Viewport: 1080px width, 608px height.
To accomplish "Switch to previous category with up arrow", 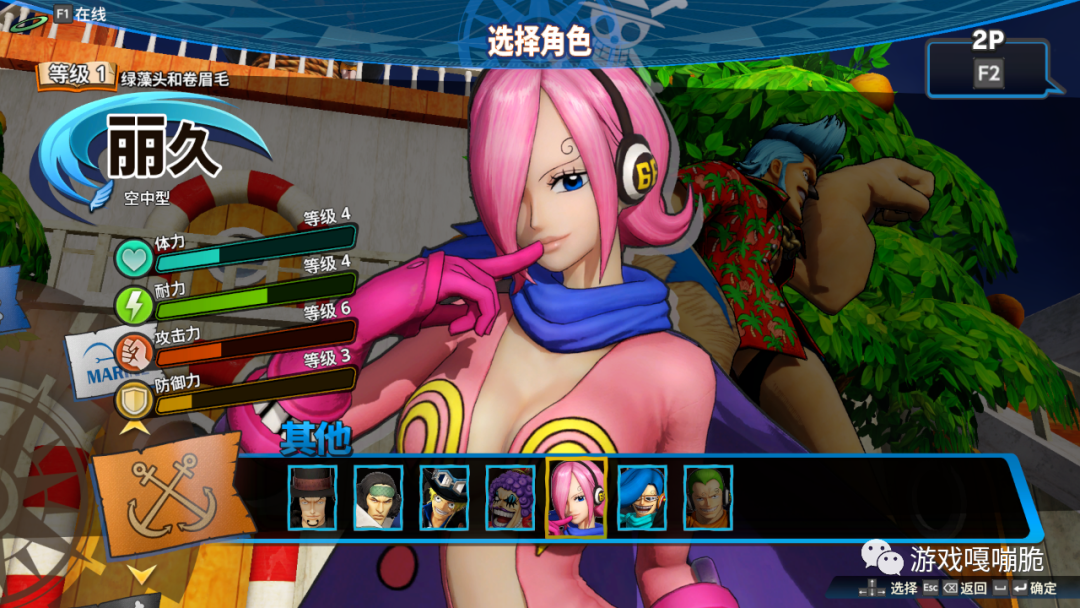I will coord(134,426).
